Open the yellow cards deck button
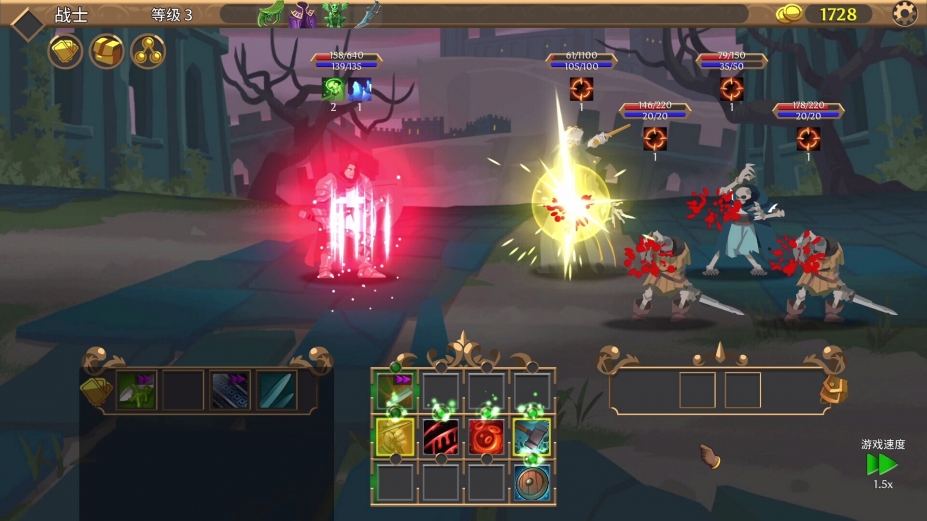The height and width of the screenshot is (521, 927). tap(65, 51)
